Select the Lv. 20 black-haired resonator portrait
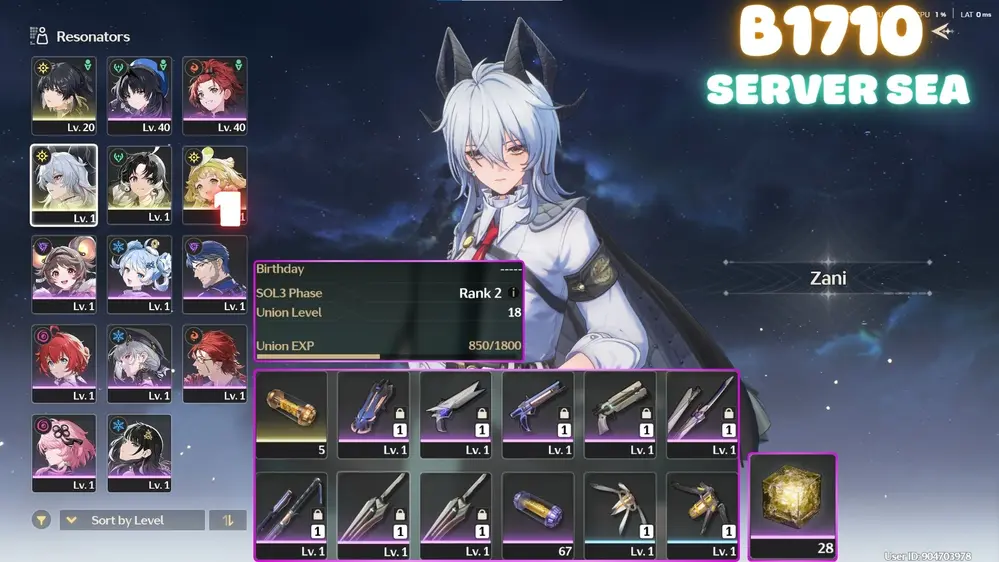 coord(64,95)
